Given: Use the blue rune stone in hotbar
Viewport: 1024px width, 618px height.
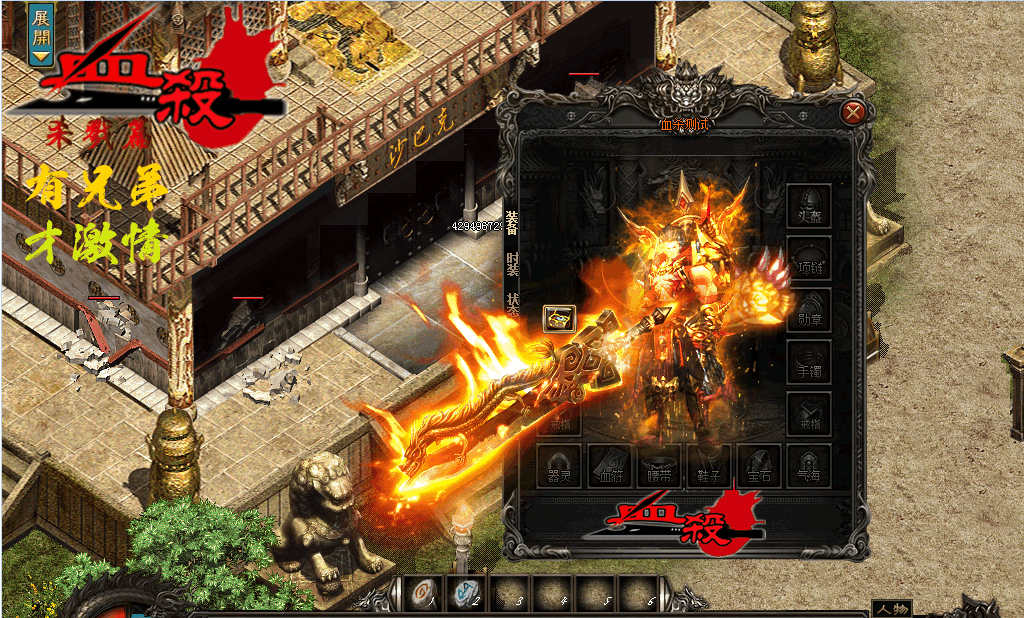Looking at the screenshot, I should [x=465, y=594].
